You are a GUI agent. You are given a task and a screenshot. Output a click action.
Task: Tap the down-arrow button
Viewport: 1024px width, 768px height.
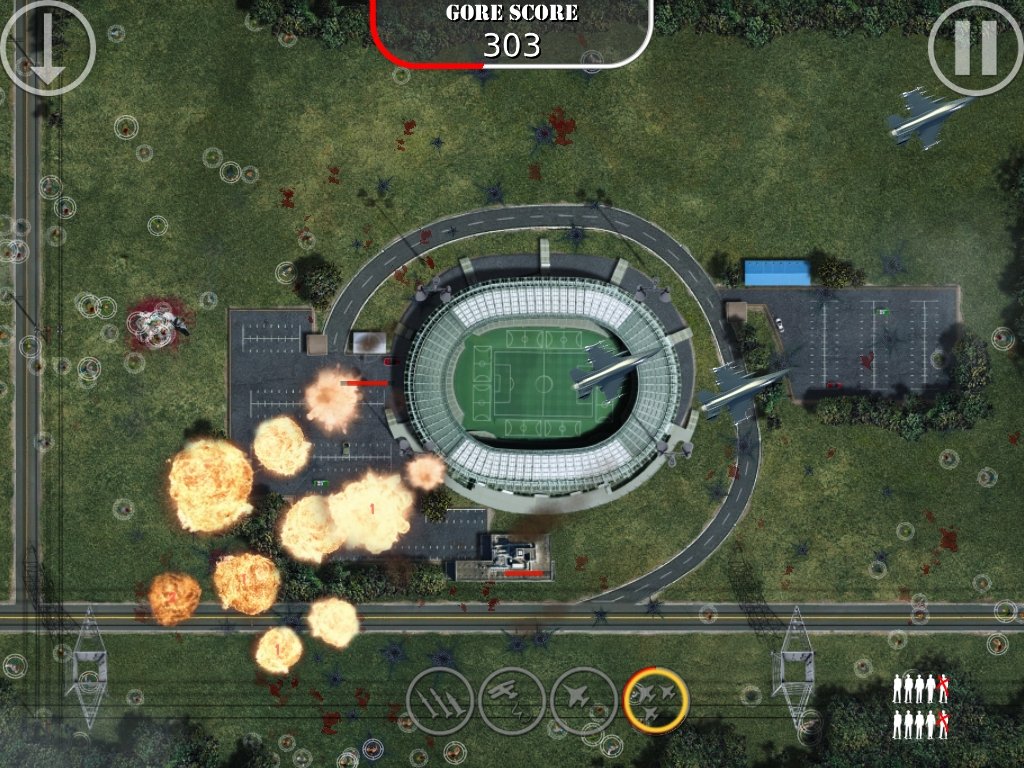pos(48,48)
